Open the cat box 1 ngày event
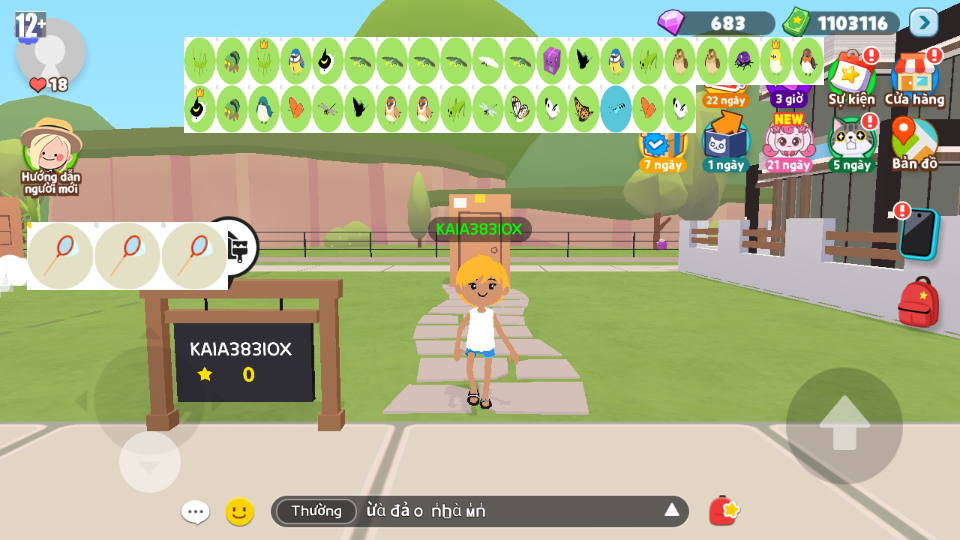Screen dimensions: 960x540 pos(725,142)
